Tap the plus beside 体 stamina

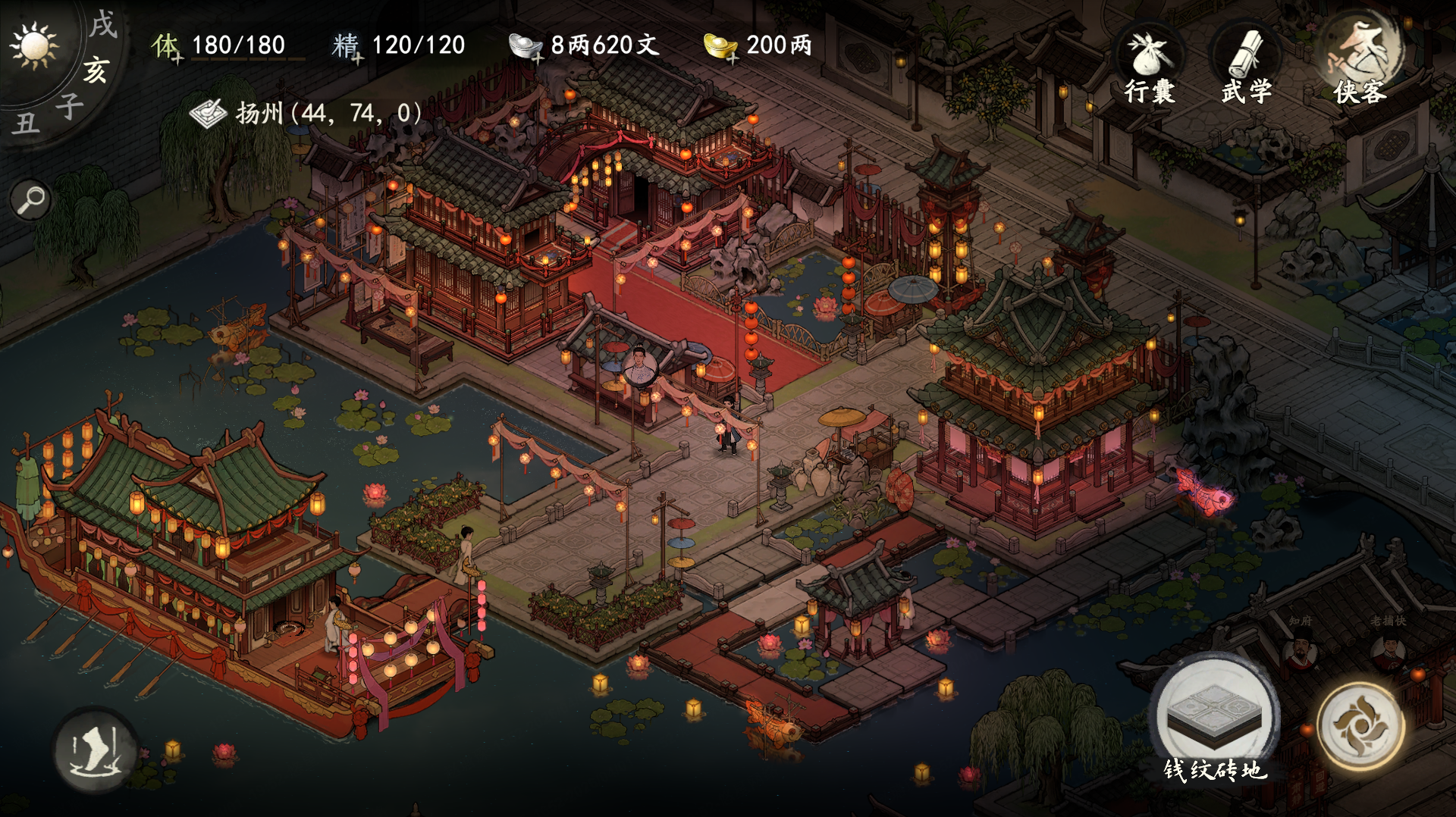click(x=177, y=58)
